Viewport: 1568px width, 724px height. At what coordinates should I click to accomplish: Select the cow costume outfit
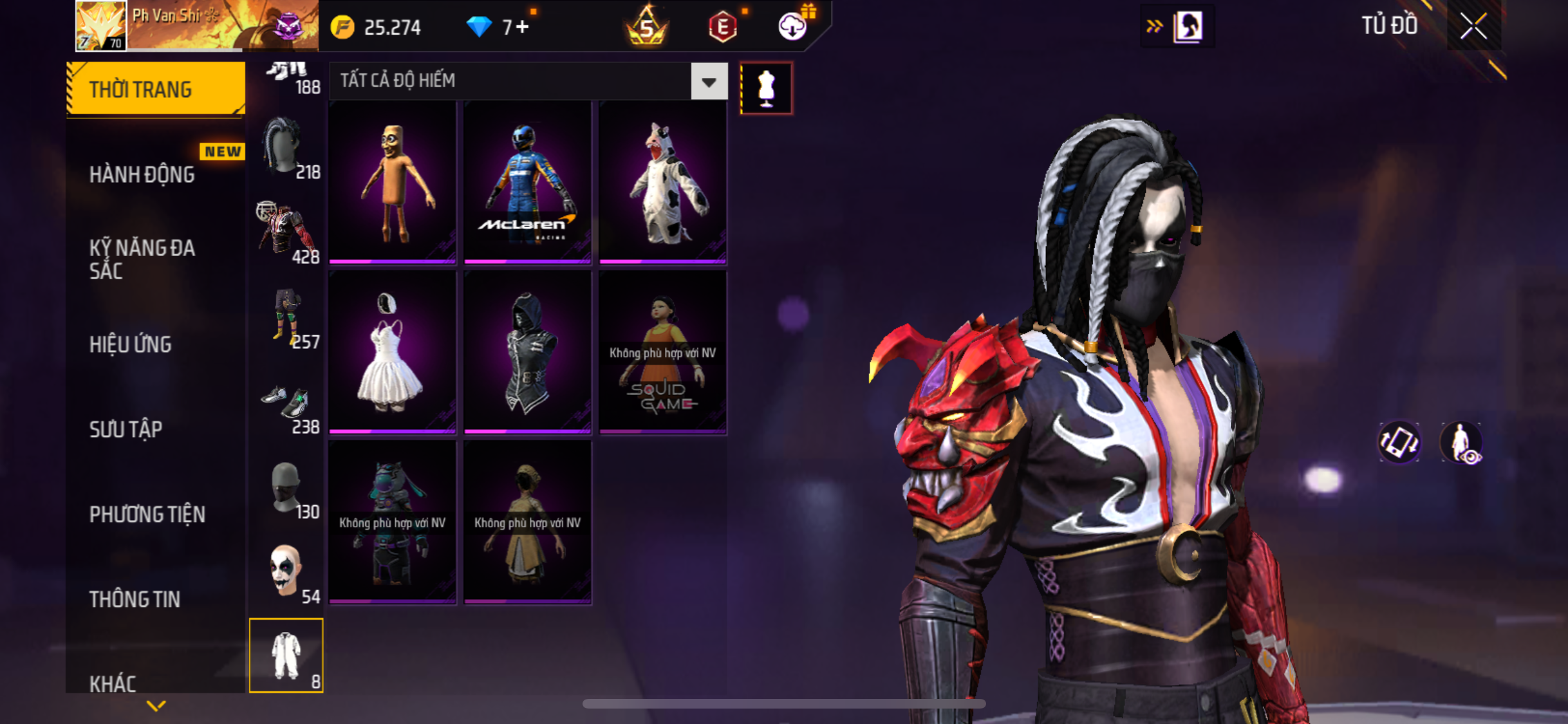coord(662,183)
